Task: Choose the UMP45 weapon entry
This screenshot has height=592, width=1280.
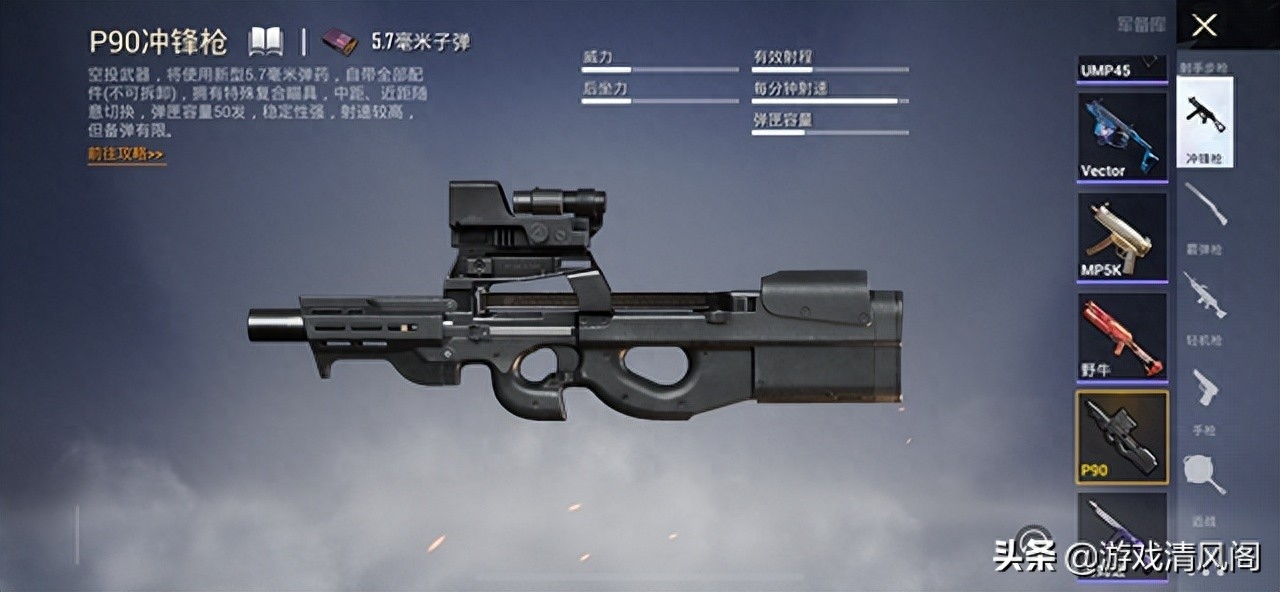Action: pos(1122,70)
